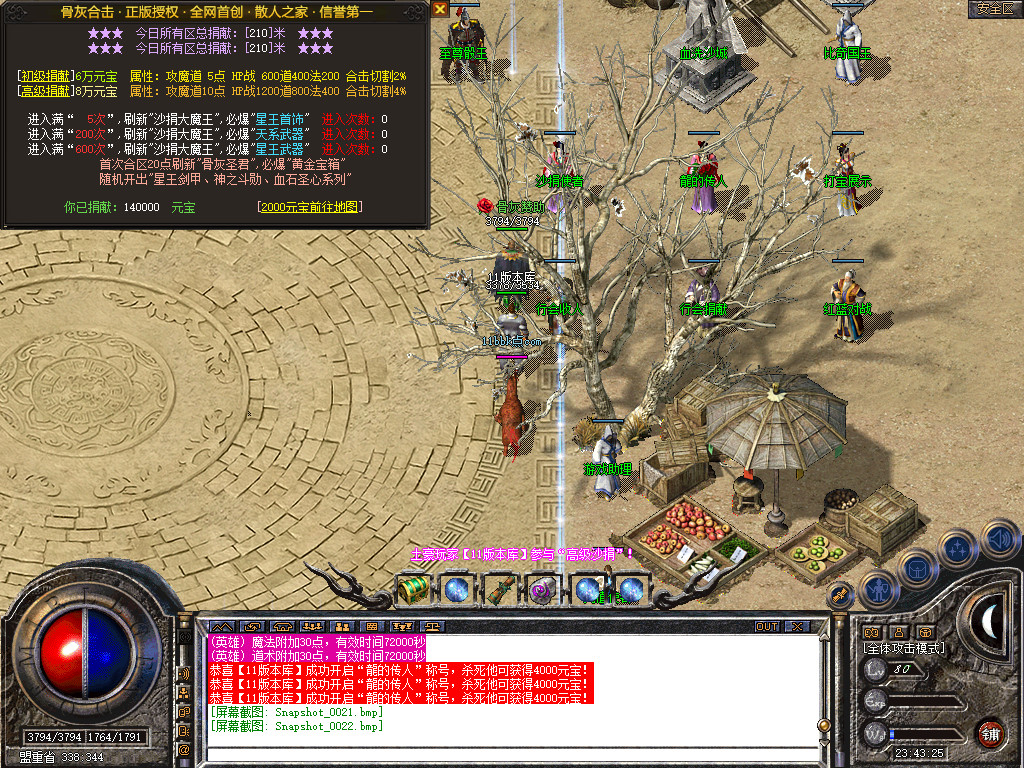1024x768 pixels.
Task: Select the purple swirl item slot
Action: [x=542, y=589]
